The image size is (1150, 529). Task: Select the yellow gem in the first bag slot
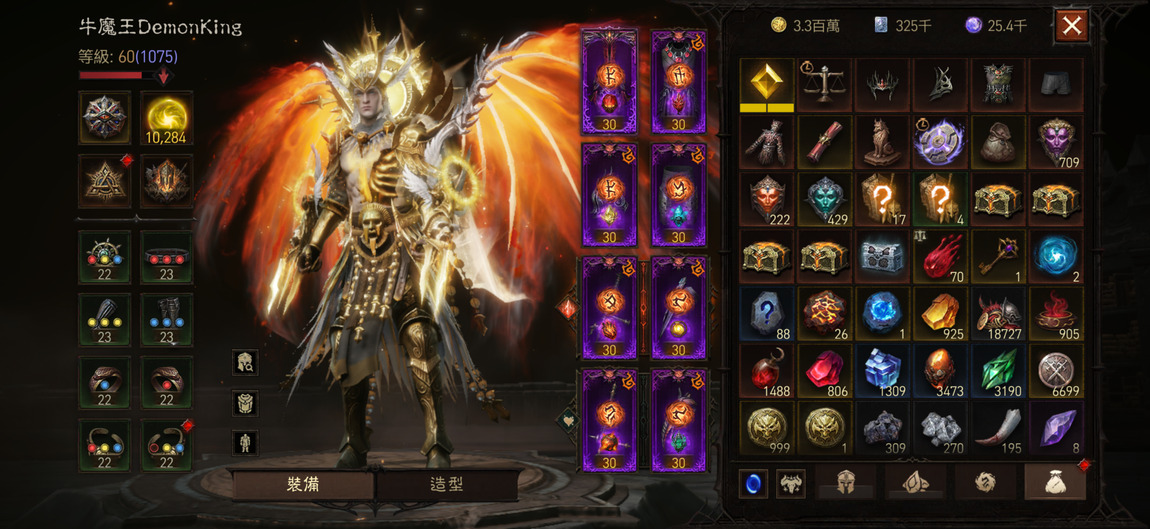coord(767,84)
